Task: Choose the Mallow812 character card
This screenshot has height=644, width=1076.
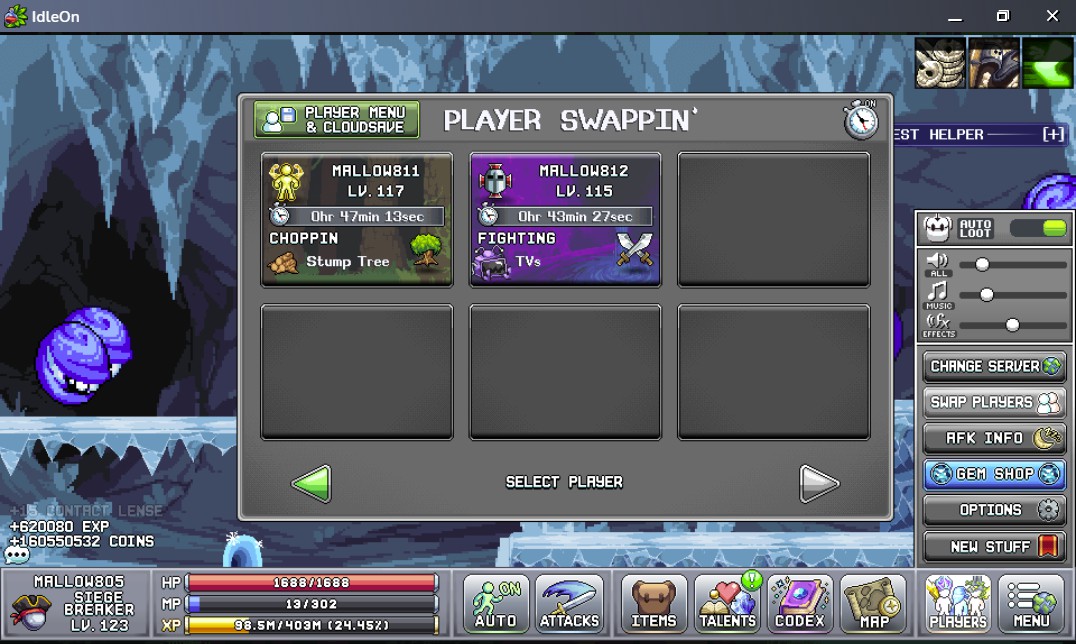Action: pos(565,219)
